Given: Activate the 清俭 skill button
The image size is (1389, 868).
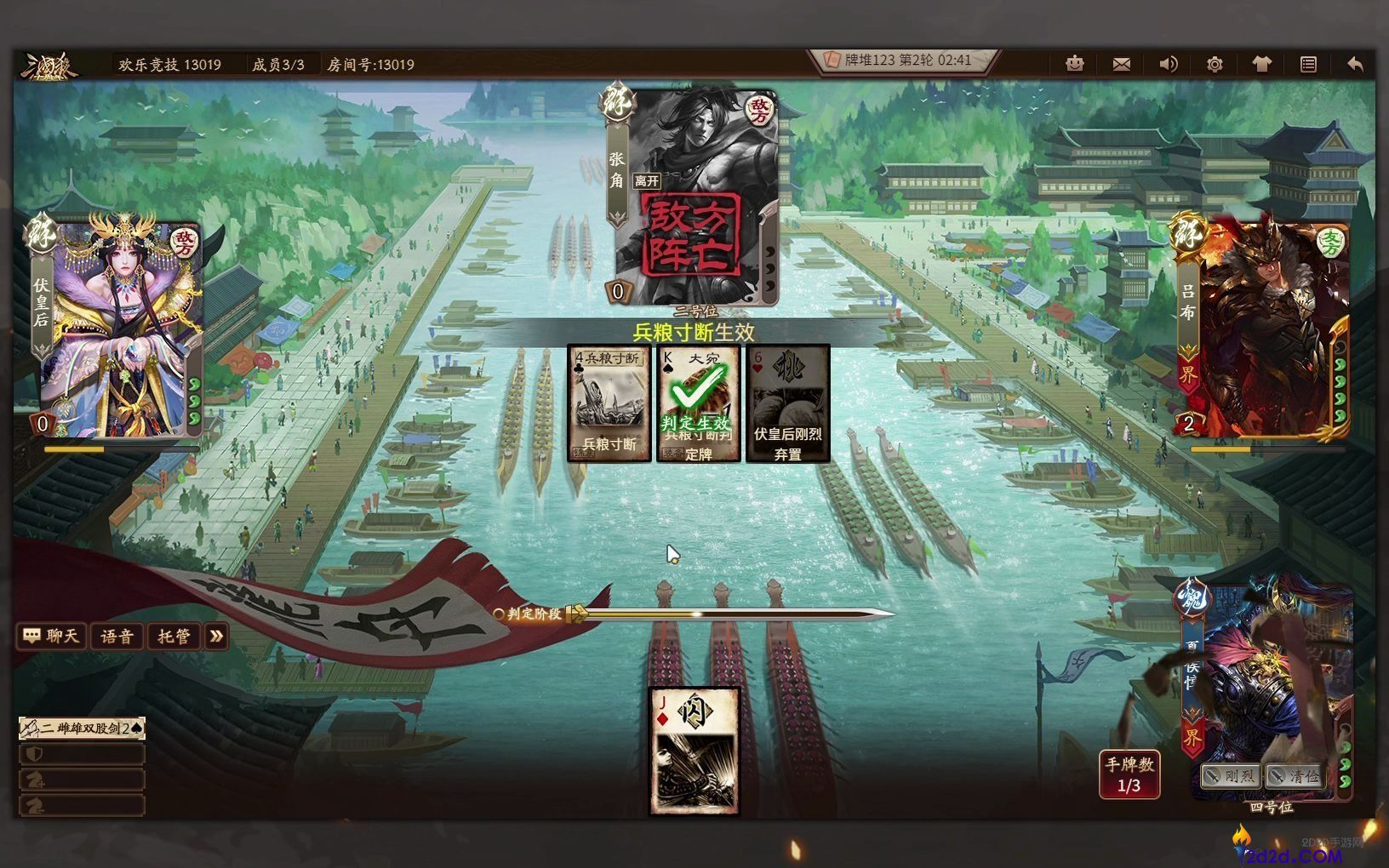Looking at the screenshot, I should pos(1298,775).
